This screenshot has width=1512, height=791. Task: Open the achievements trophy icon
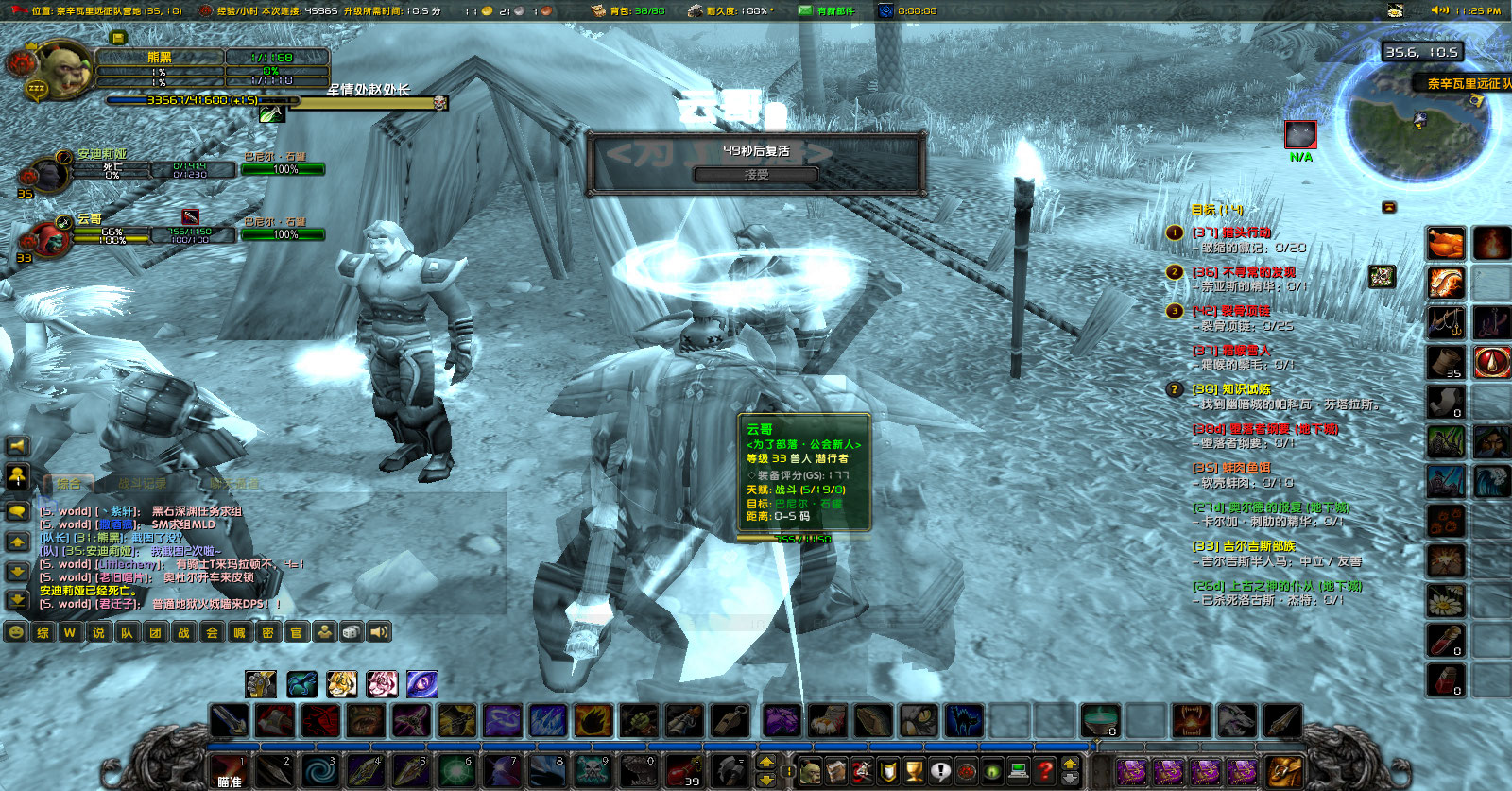[915, 770]
